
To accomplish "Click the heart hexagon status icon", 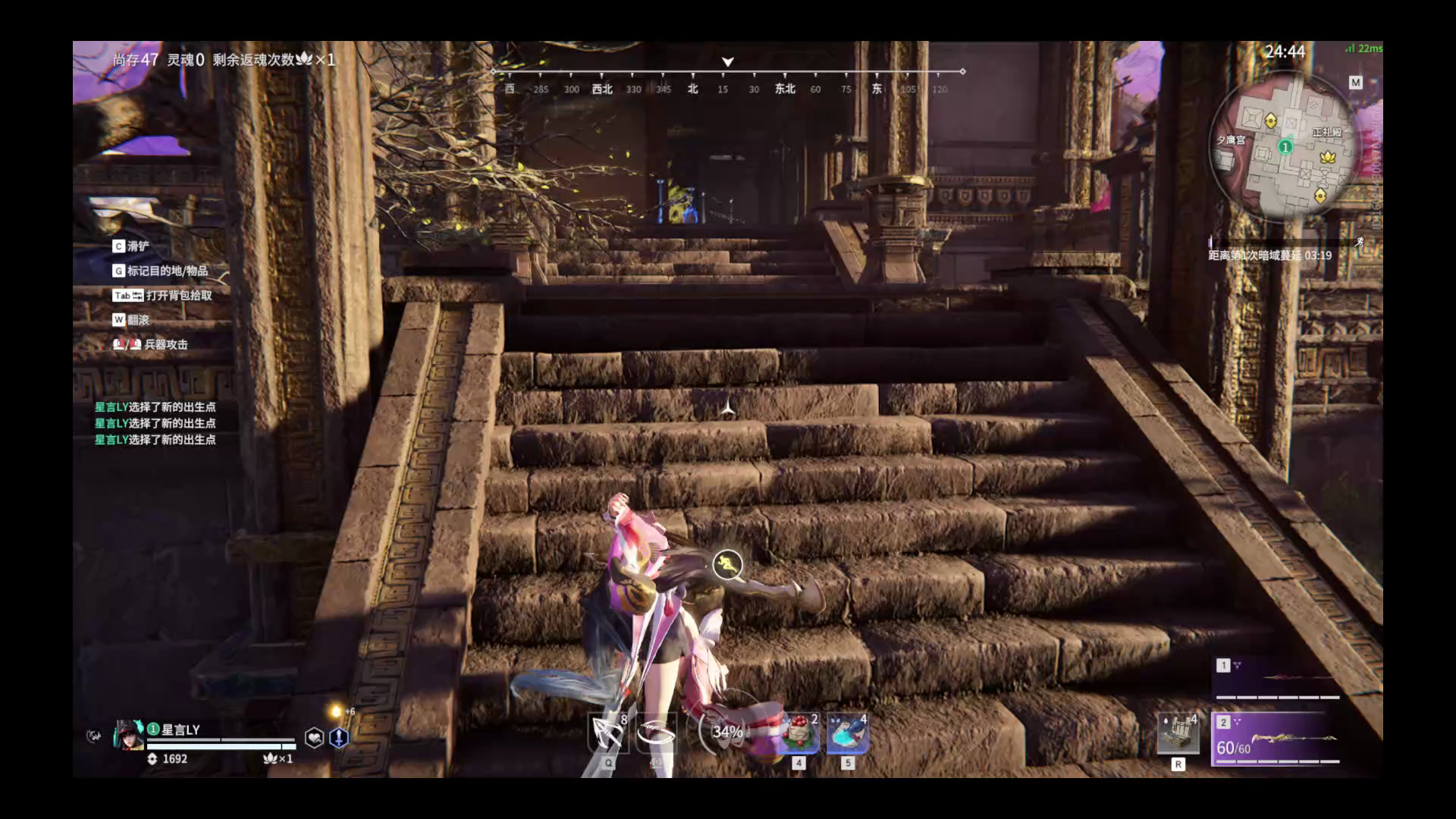I will pyautogui.click(x=314, y=737).
